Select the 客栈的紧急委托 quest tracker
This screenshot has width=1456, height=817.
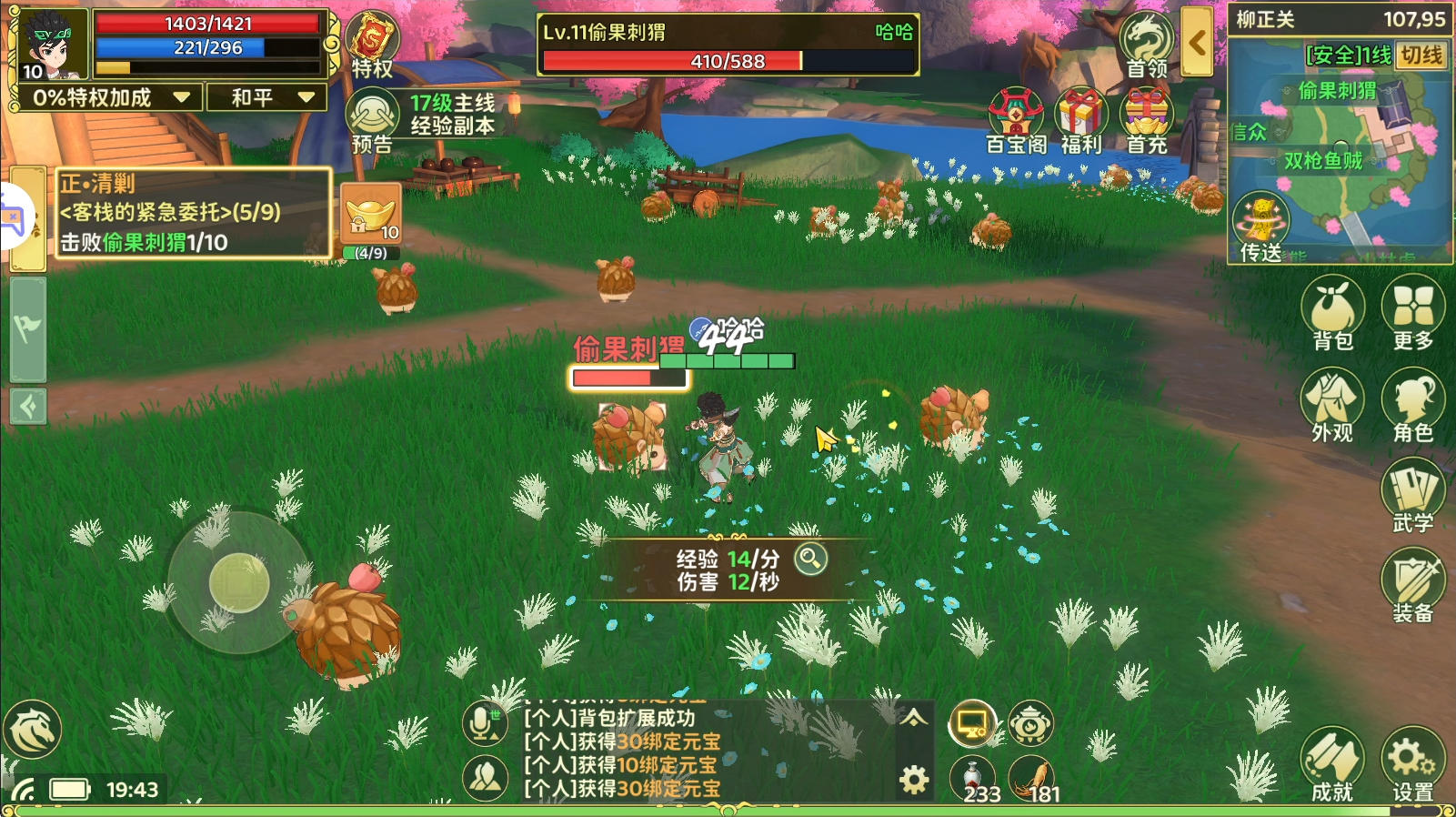pyautogui.click(x=193, y=213)
